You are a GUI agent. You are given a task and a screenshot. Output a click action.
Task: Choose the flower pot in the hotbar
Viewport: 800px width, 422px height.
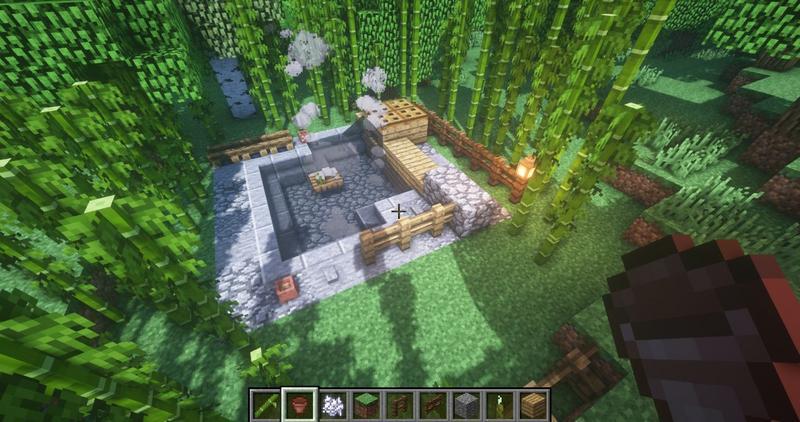coord(299,405)
